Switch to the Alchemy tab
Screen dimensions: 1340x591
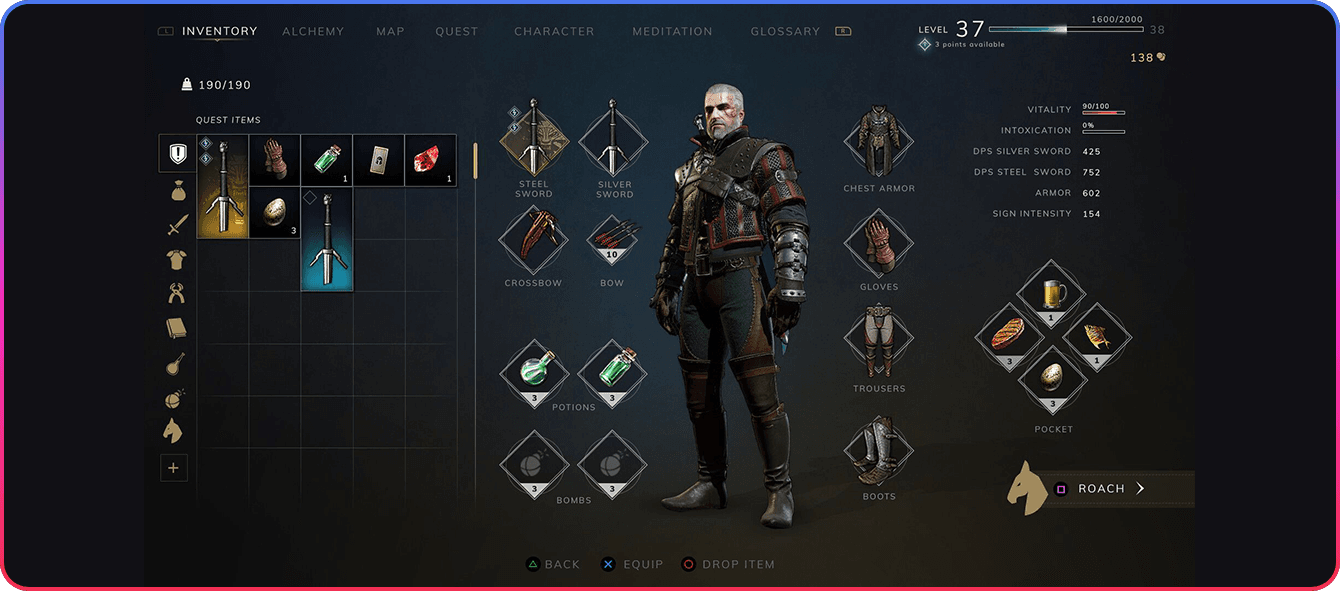point(312,32)
